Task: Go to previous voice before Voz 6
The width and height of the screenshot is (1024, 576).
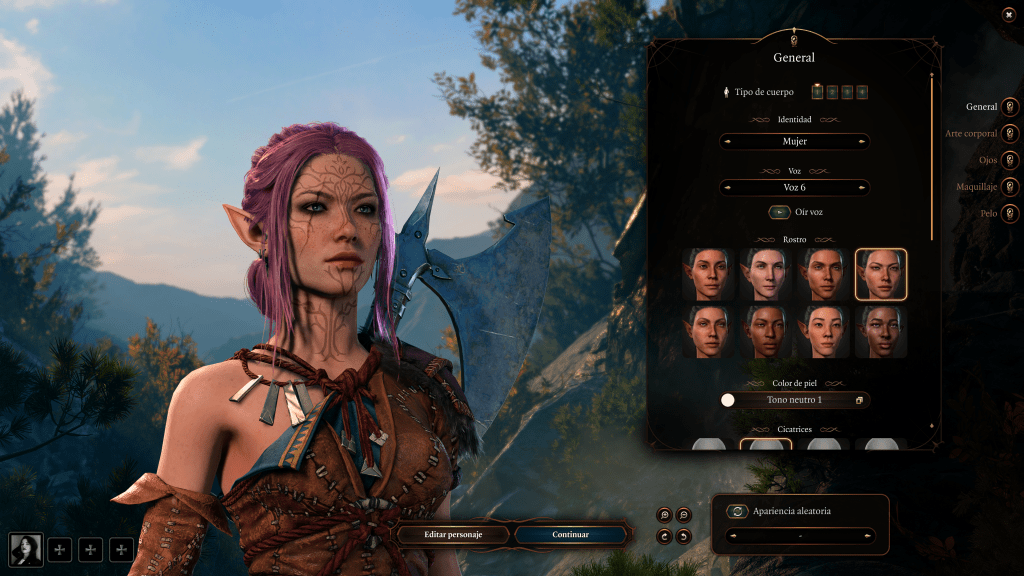Action: point(727,188)
